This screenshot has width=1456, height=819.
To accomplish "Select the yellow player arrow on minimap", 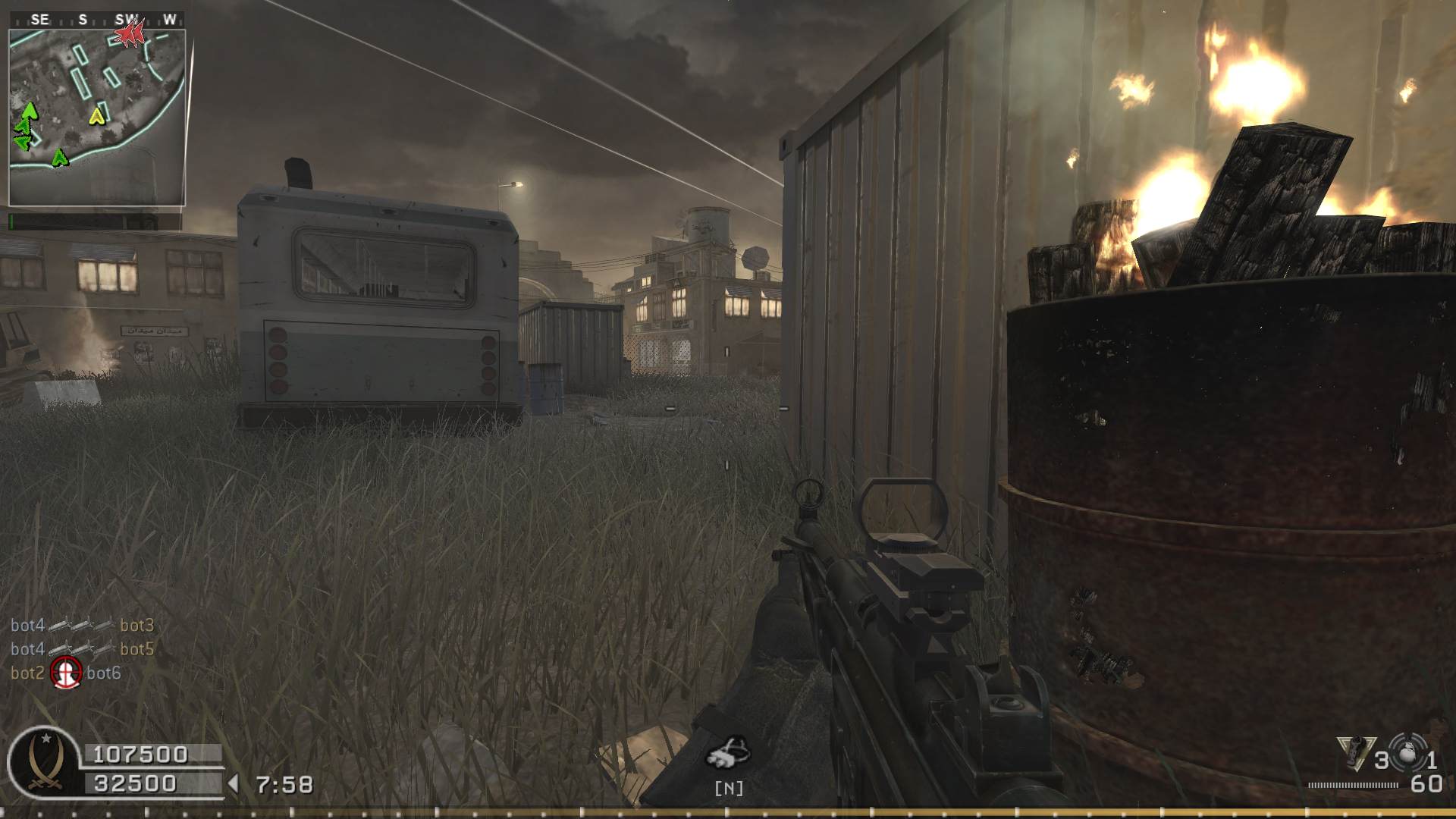I will (x=96, y=116).
